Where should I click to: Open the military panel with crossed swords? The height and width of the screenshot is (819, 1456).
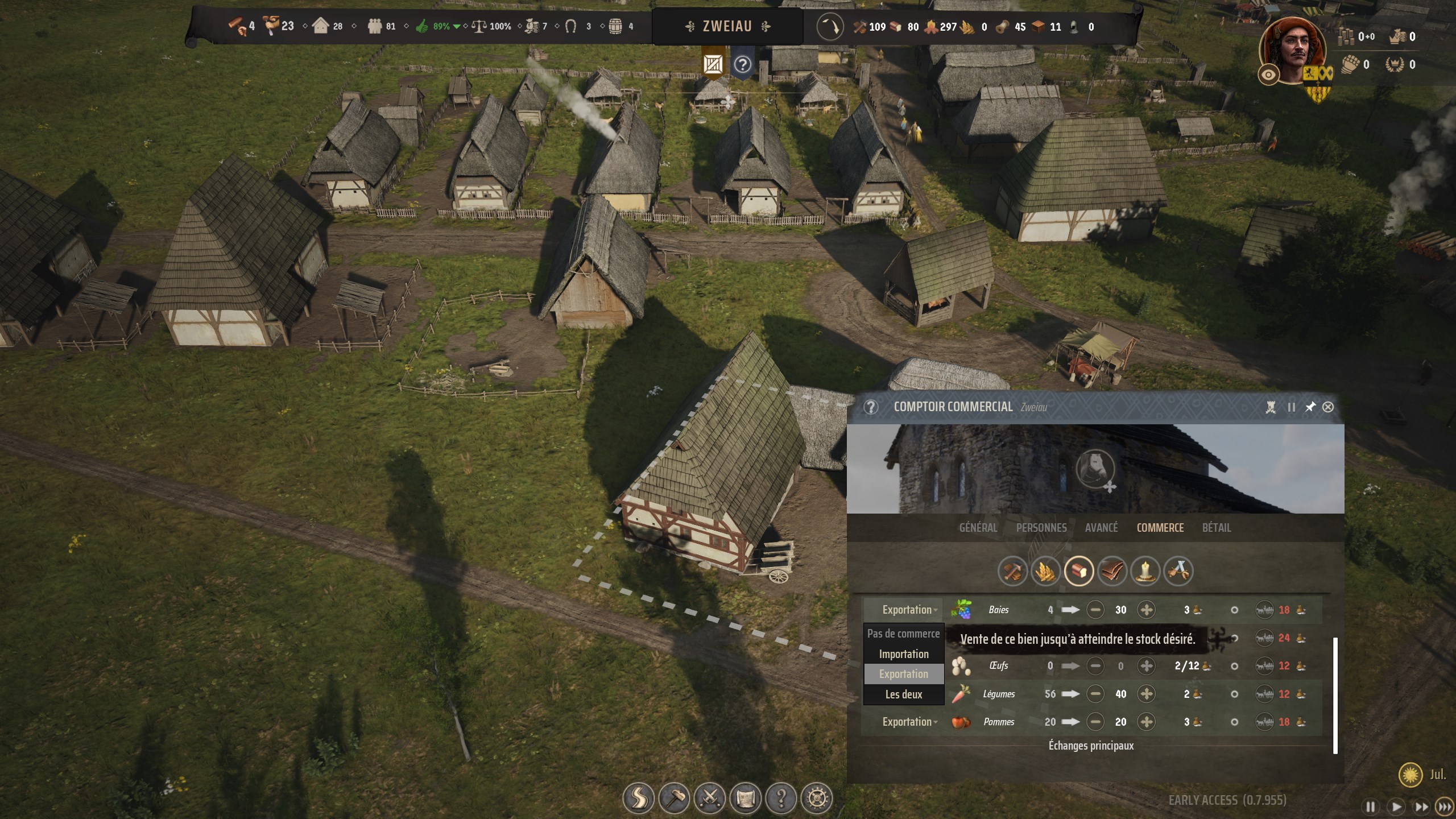click(710, 798)
